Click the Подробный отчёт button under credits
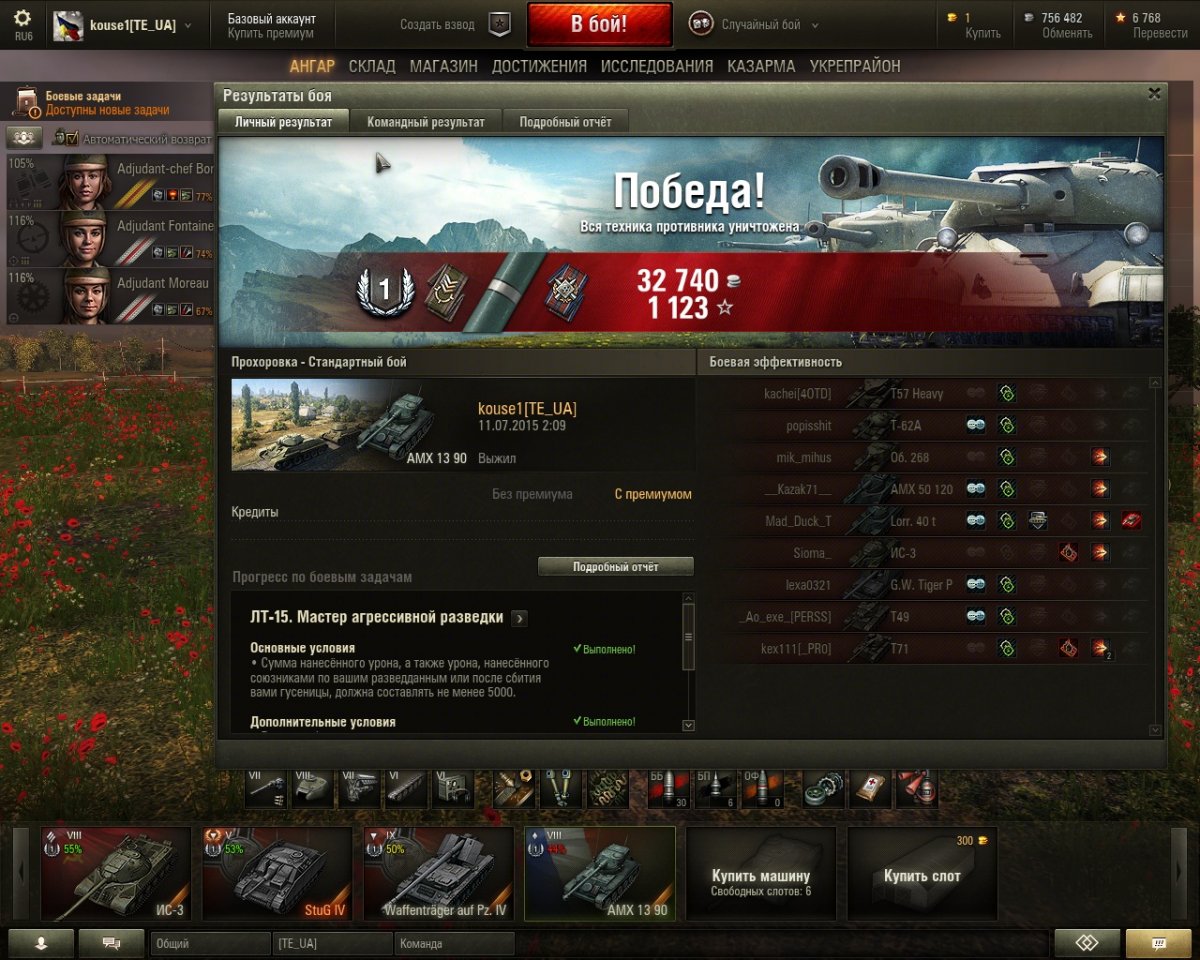 coord(615,567)
